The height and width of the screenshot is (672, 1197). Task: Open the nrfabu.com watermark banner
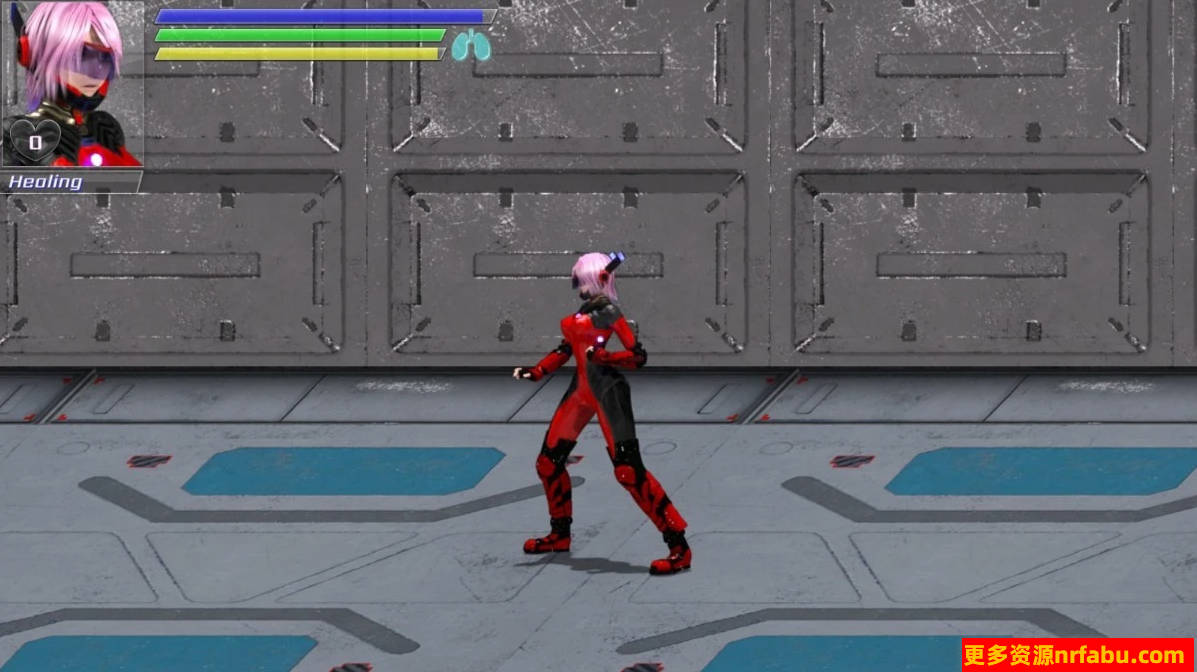pos(1078,655)
